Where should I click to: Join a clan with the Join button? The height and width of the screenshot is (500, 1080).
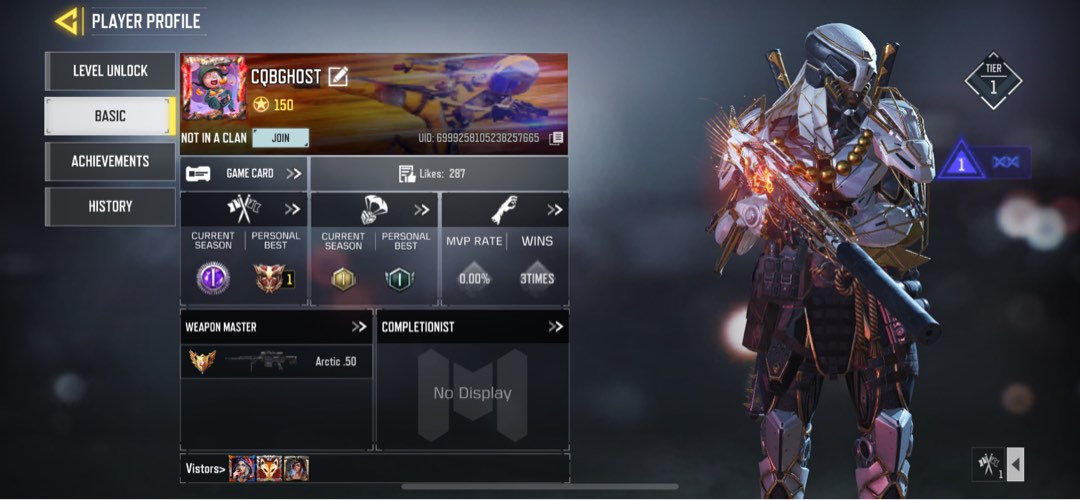(x=280, y=138)
